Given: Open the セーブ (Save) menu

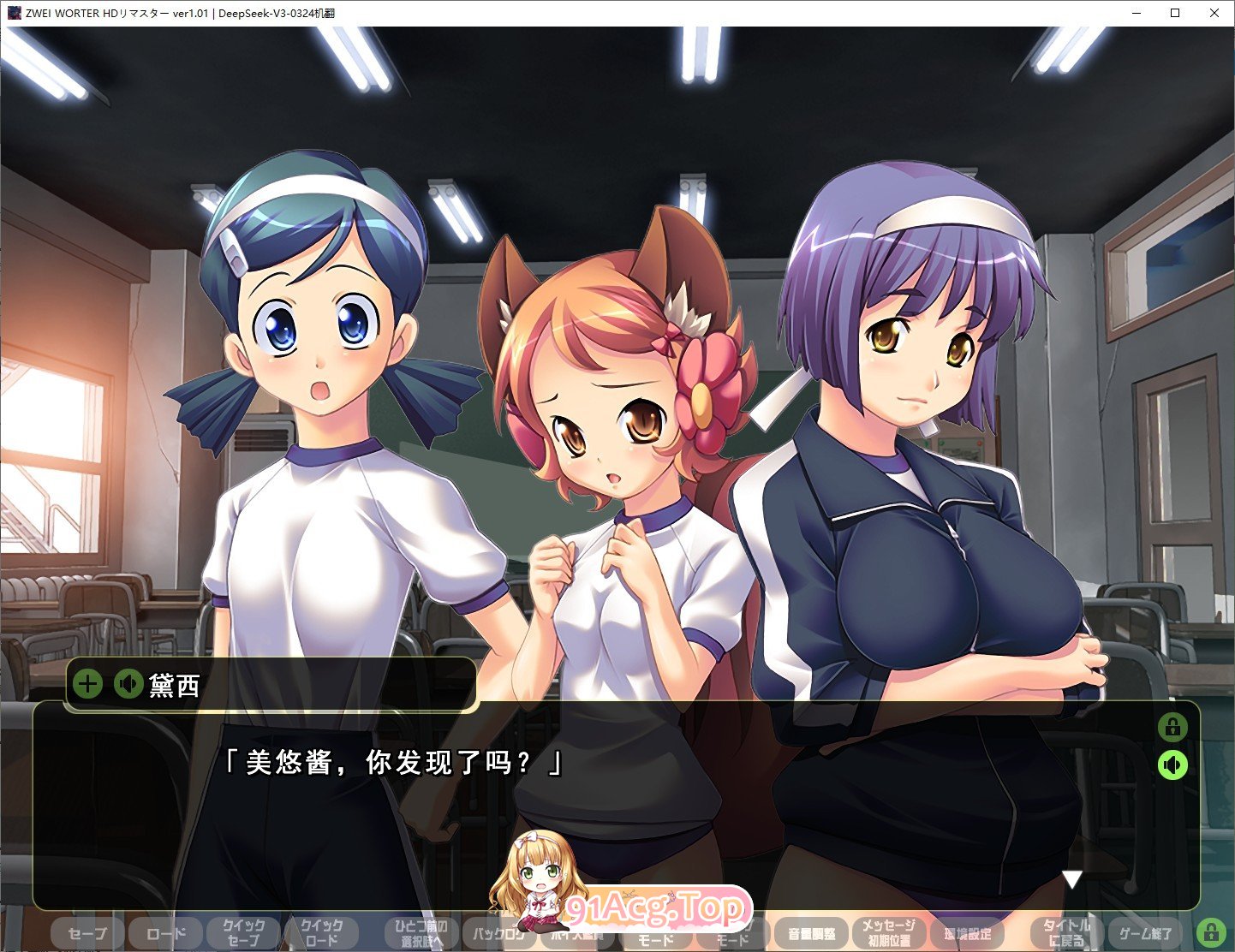Looking at the screenshot, I should coord(87,933).
